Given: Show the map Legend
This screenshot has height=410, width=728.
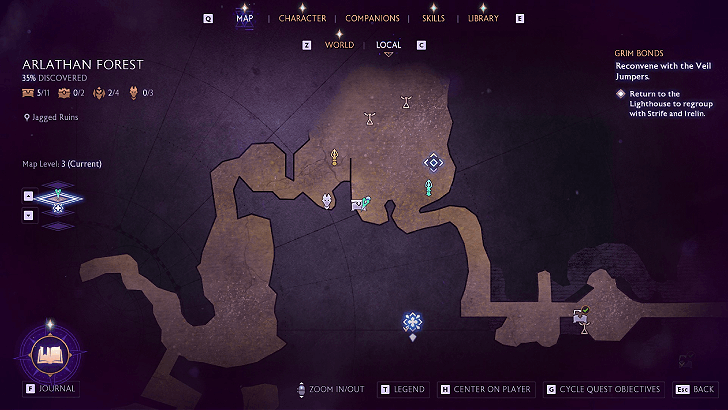Looking at the screenshot, I should pyautogui.click(x=409, y=389).
